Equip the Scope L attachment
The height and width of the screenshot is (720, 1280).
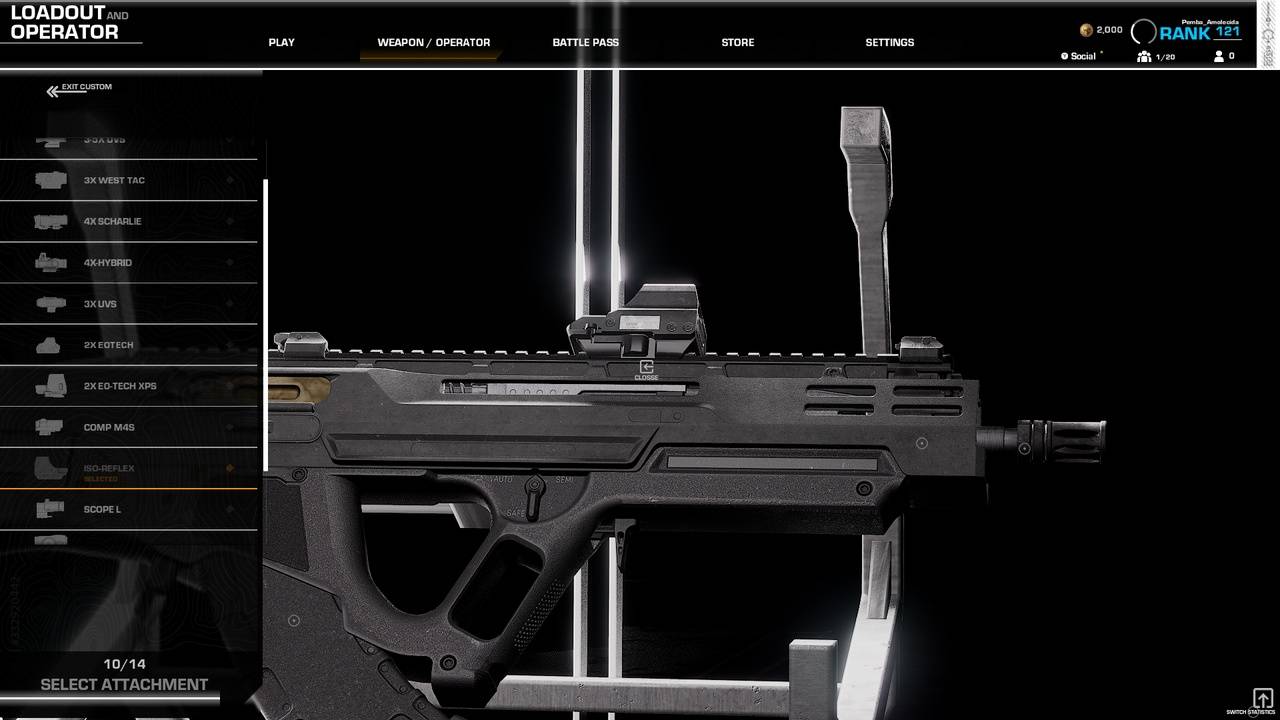coord(128,510)
